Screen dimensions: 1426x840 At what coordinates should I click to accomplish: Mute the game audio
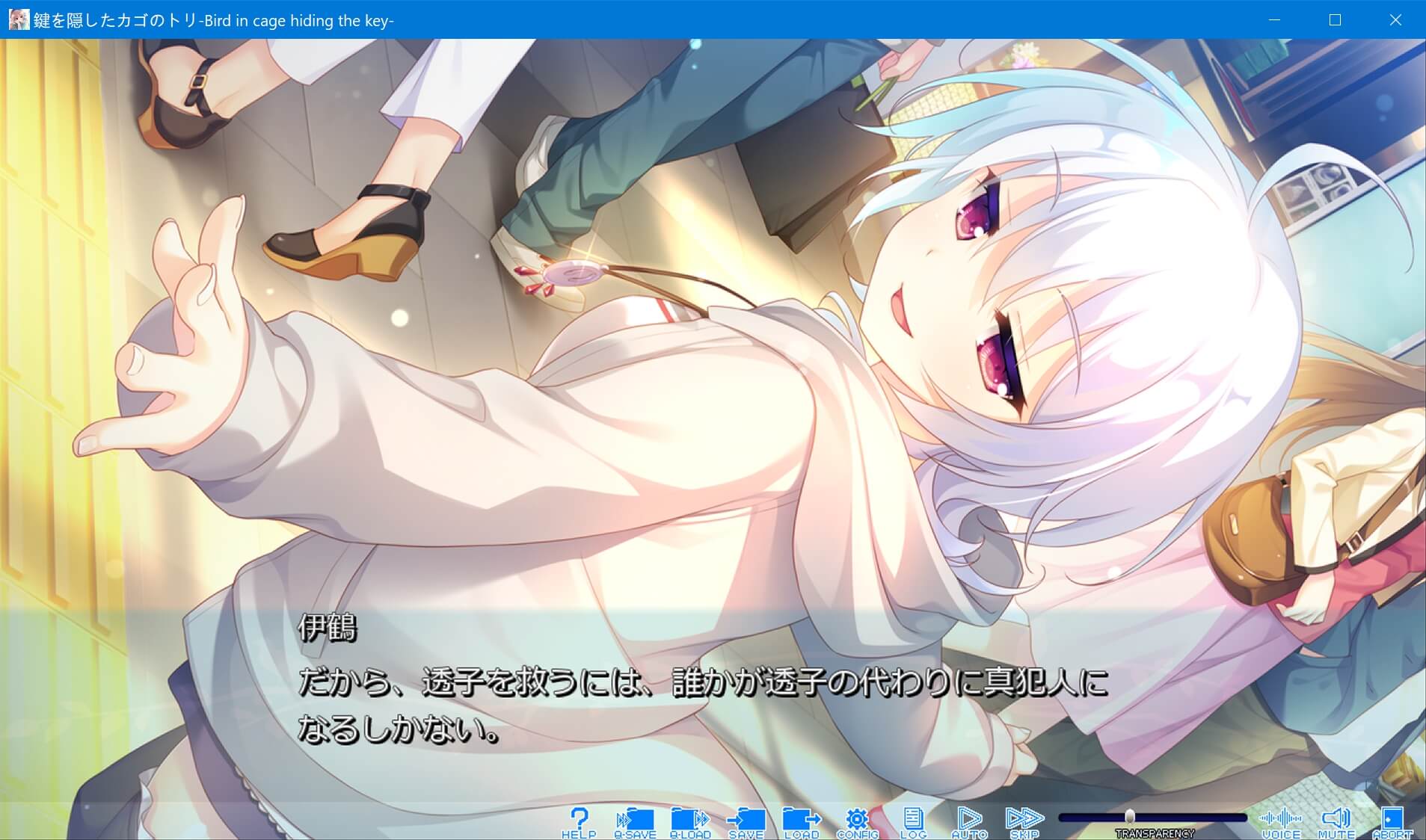[x=1338, y=820]
